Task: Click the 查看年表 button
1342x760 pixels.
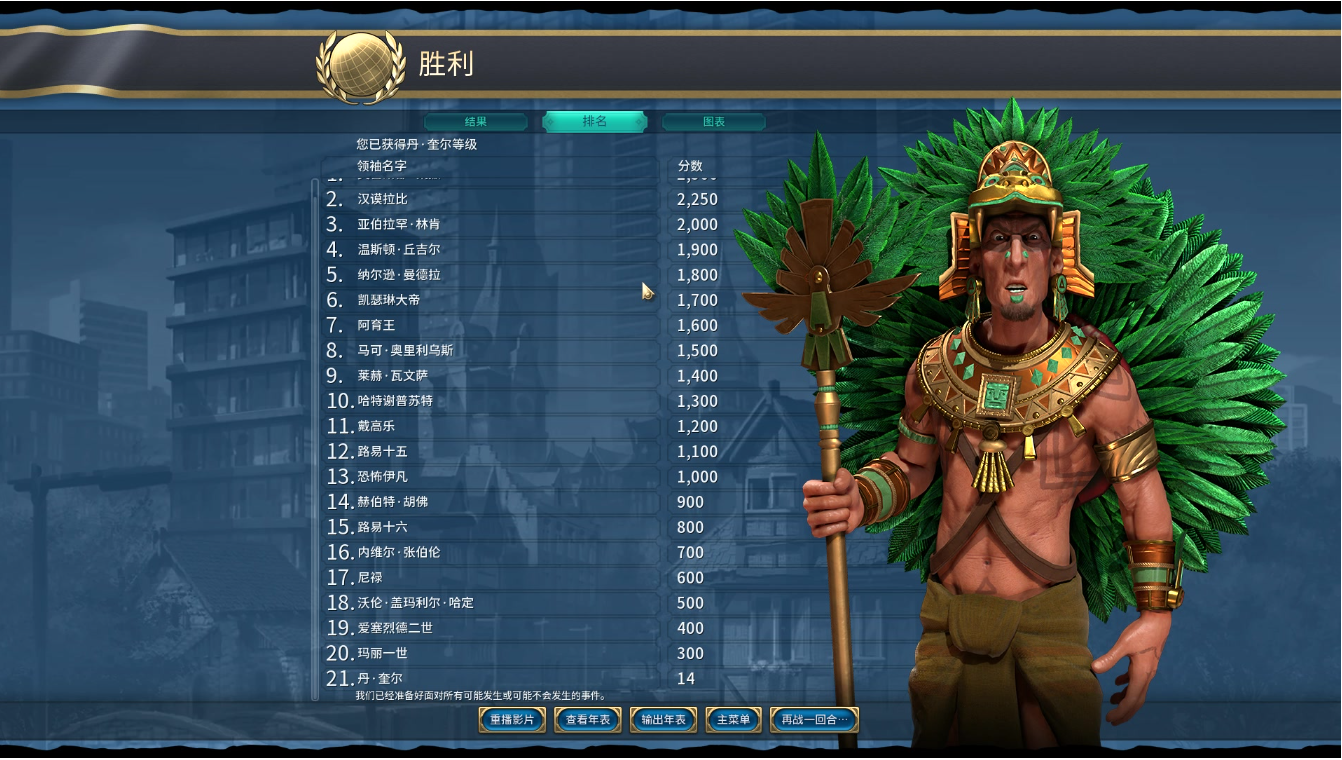Action: coord(586,719)
